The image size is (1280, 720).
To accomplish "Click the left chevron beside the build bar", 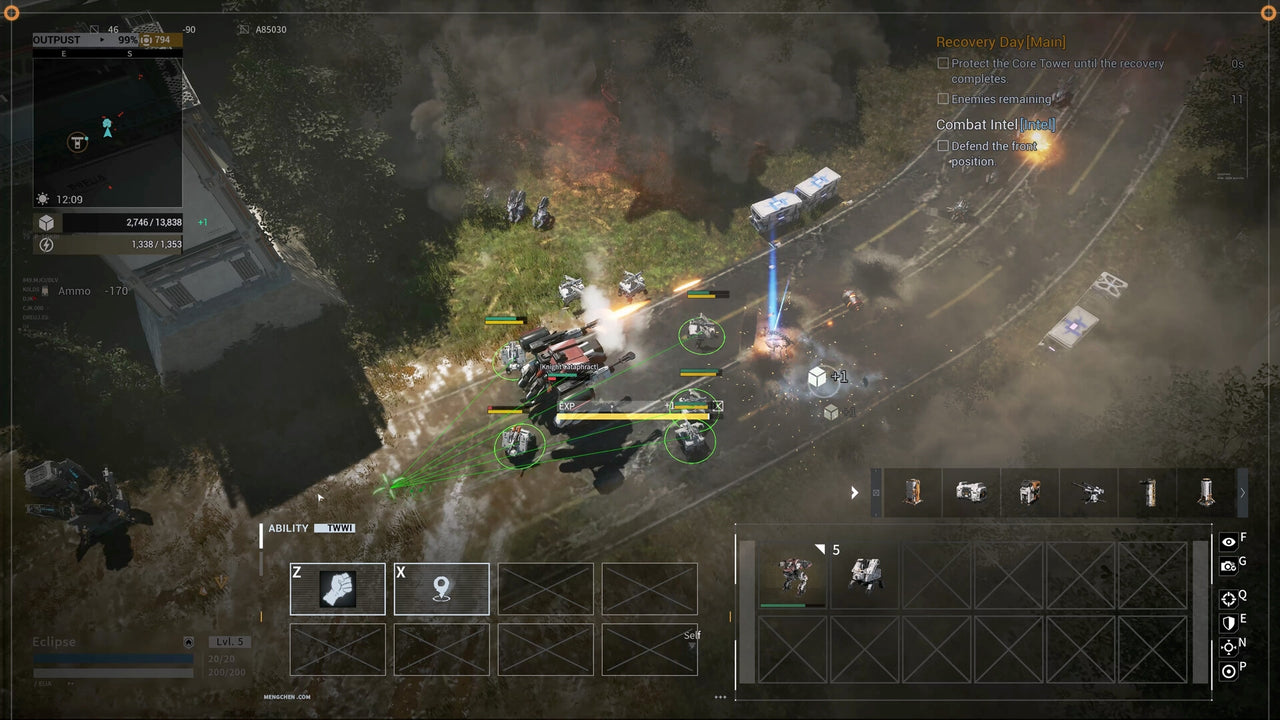I will (855, 492).
